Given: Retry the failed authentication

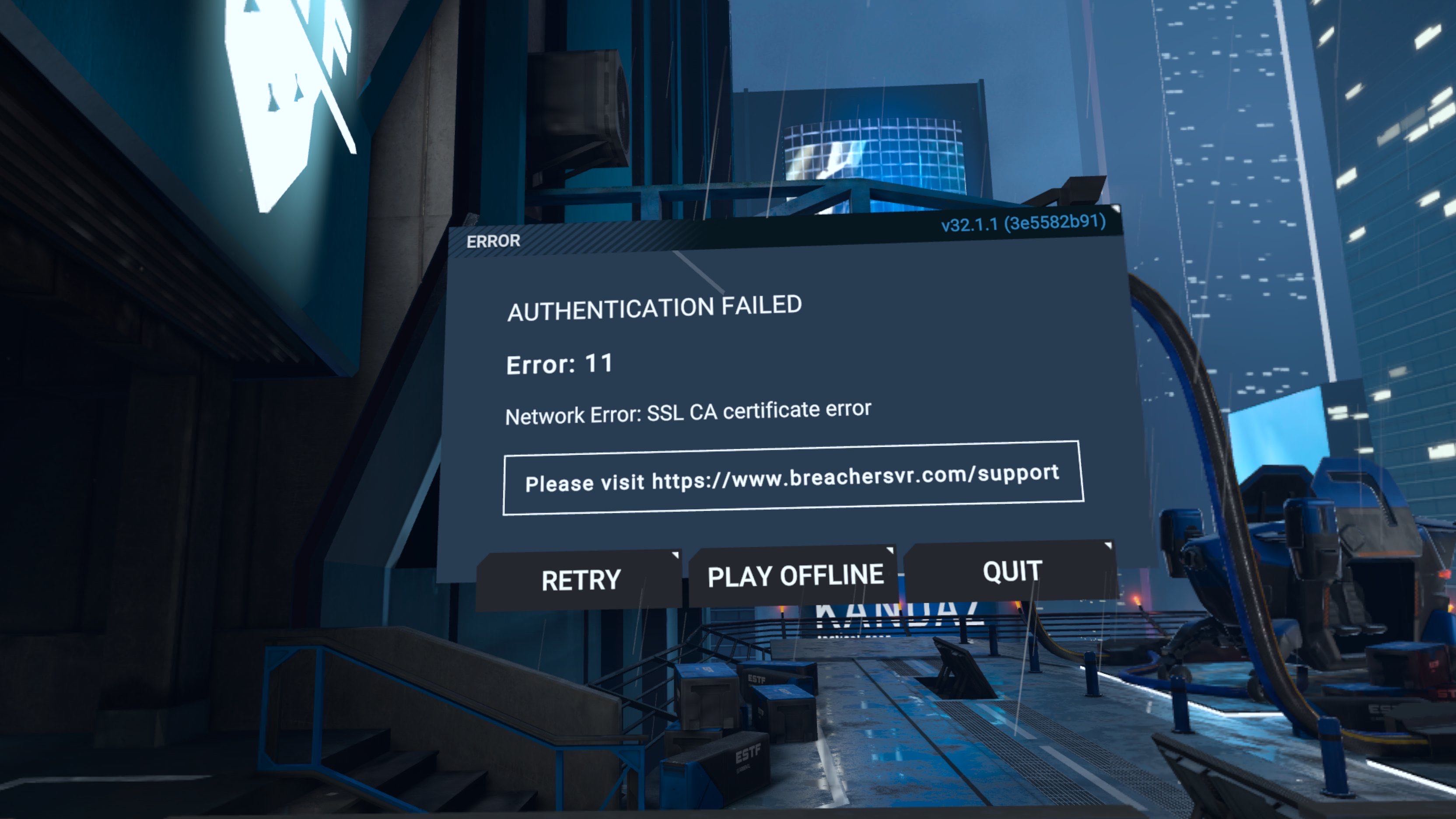Looking at the screenshot, I should pyautogui.click(x=580, y=581).
